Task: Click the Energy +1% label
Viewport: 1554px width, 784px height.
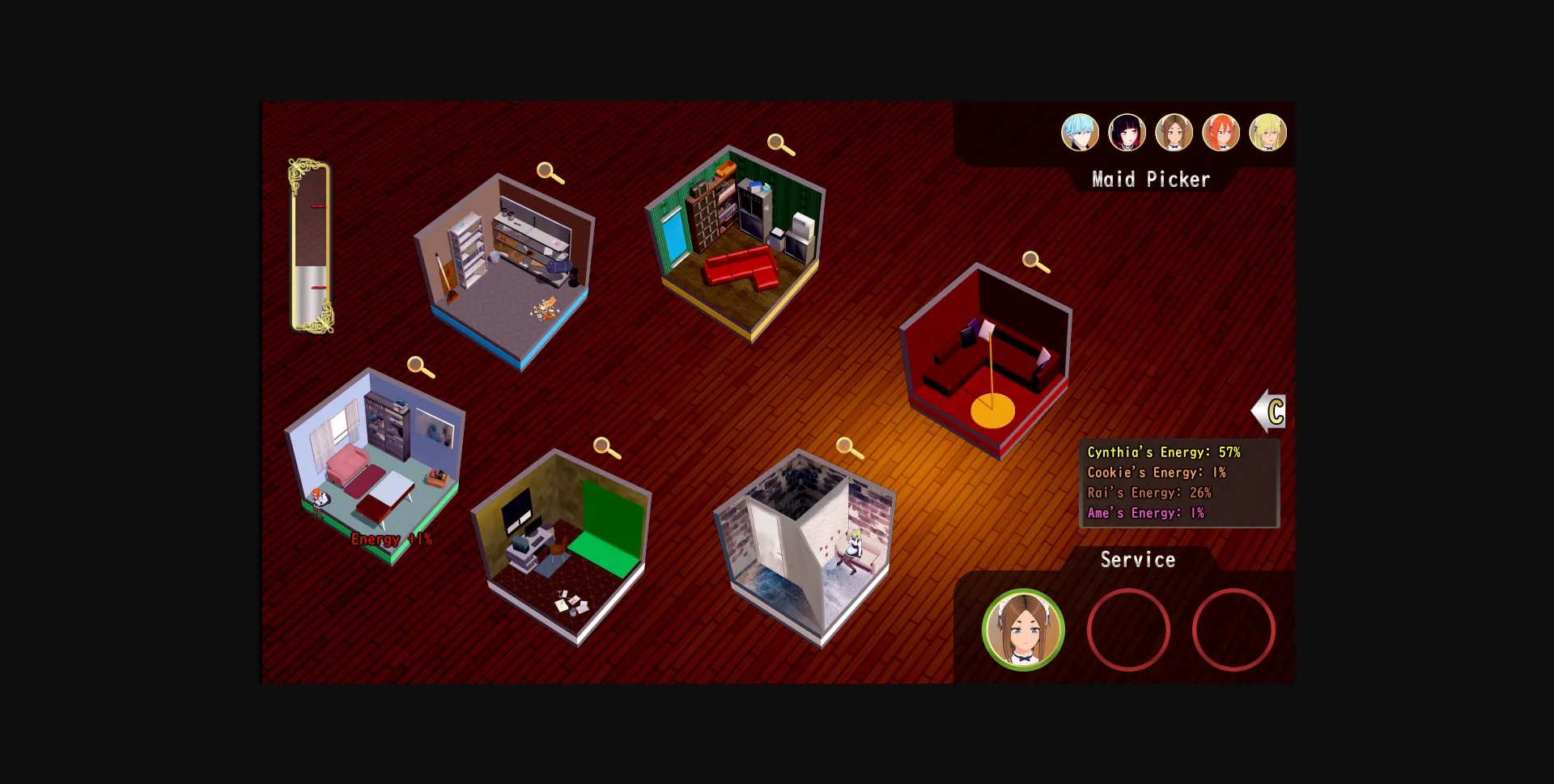Action: point(391,538)
